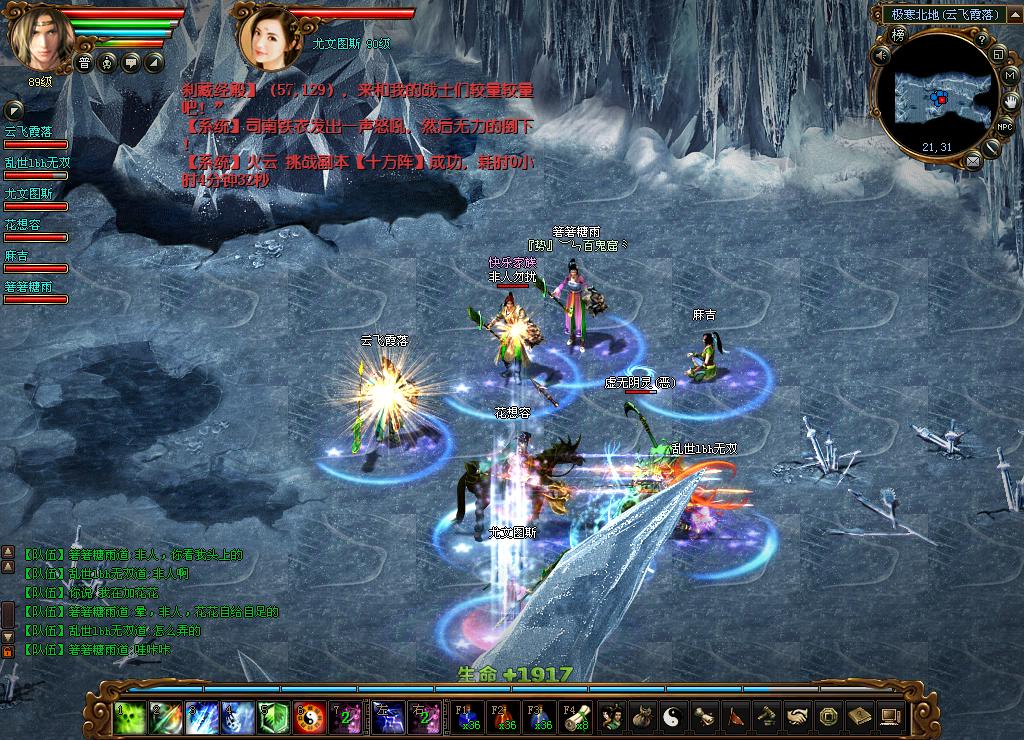Click the player's own portrait

click(x=41, y=37)
